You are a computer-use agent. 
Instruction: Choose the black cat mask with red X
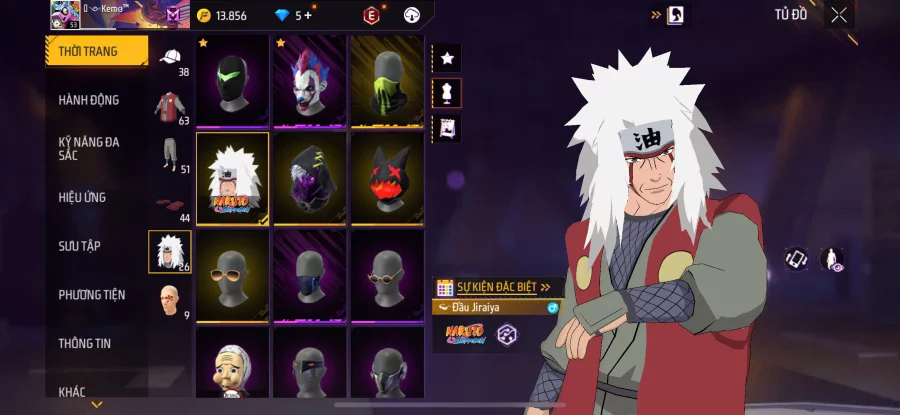click(x=386, y=176)
